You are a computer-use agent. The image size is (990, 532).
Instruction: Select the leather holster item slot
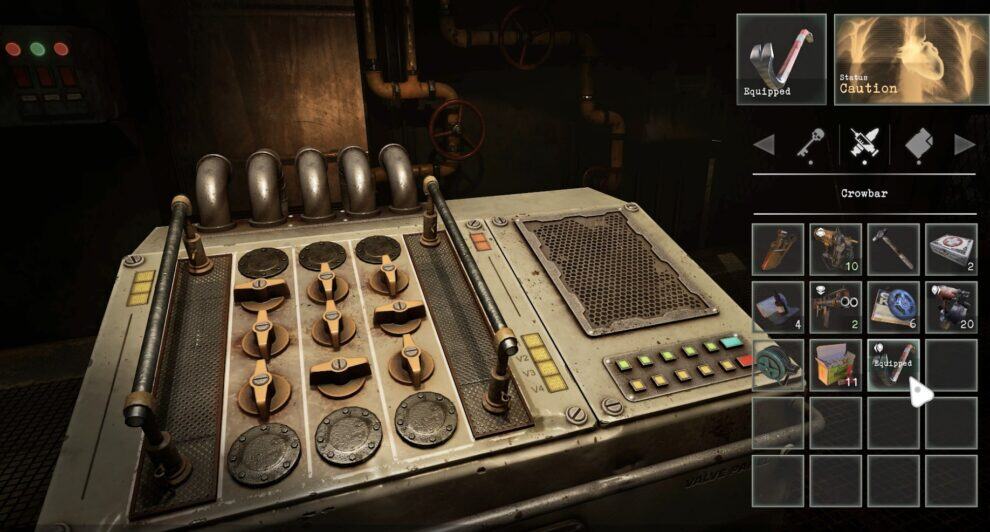pos(778,249)
